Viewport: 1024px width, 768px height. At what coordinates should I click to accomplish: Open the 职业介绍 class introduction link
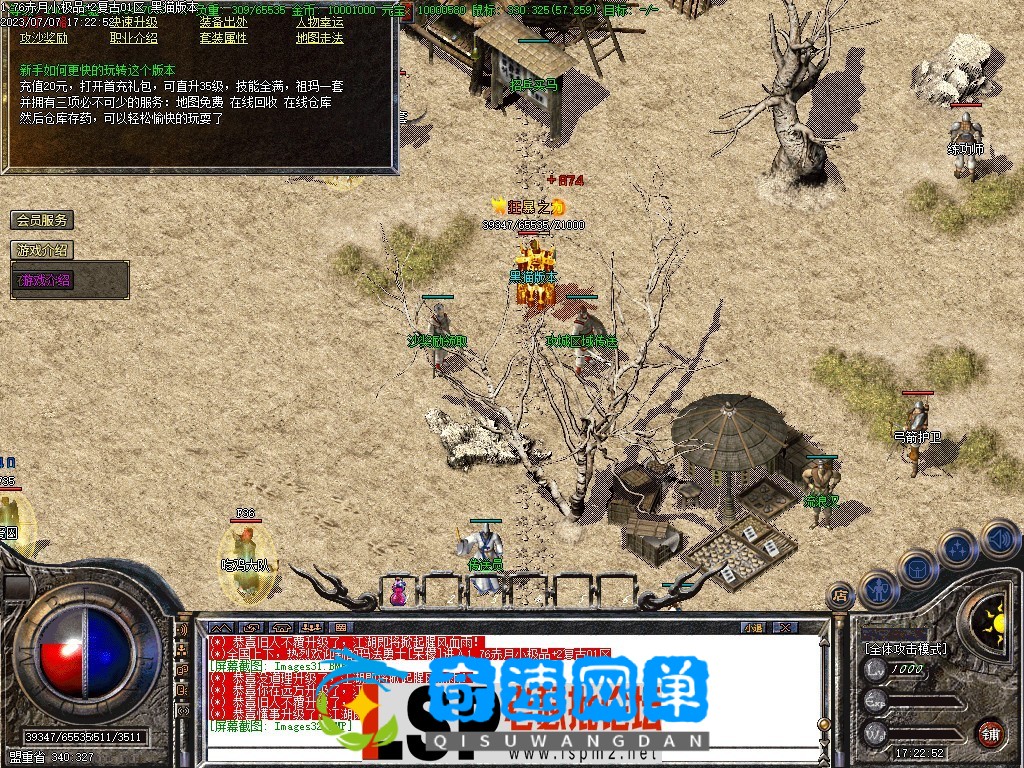133,38
